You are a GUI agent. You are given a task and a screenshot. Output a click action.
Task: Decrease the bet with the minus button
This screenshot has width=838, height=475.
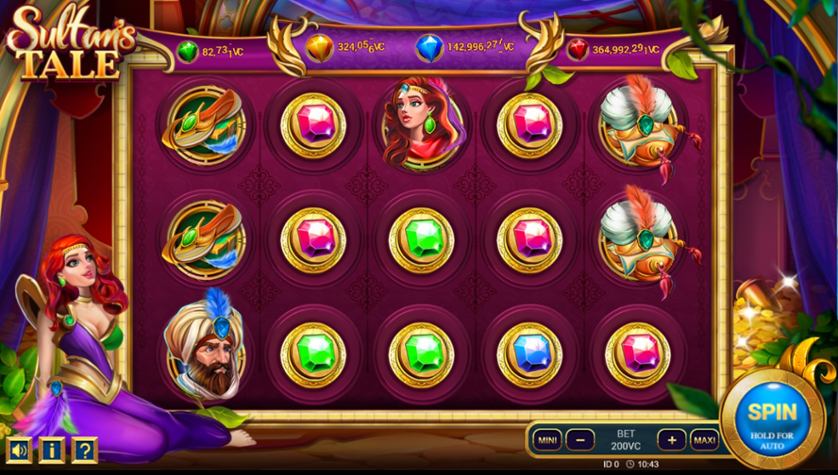click(579, 439)
